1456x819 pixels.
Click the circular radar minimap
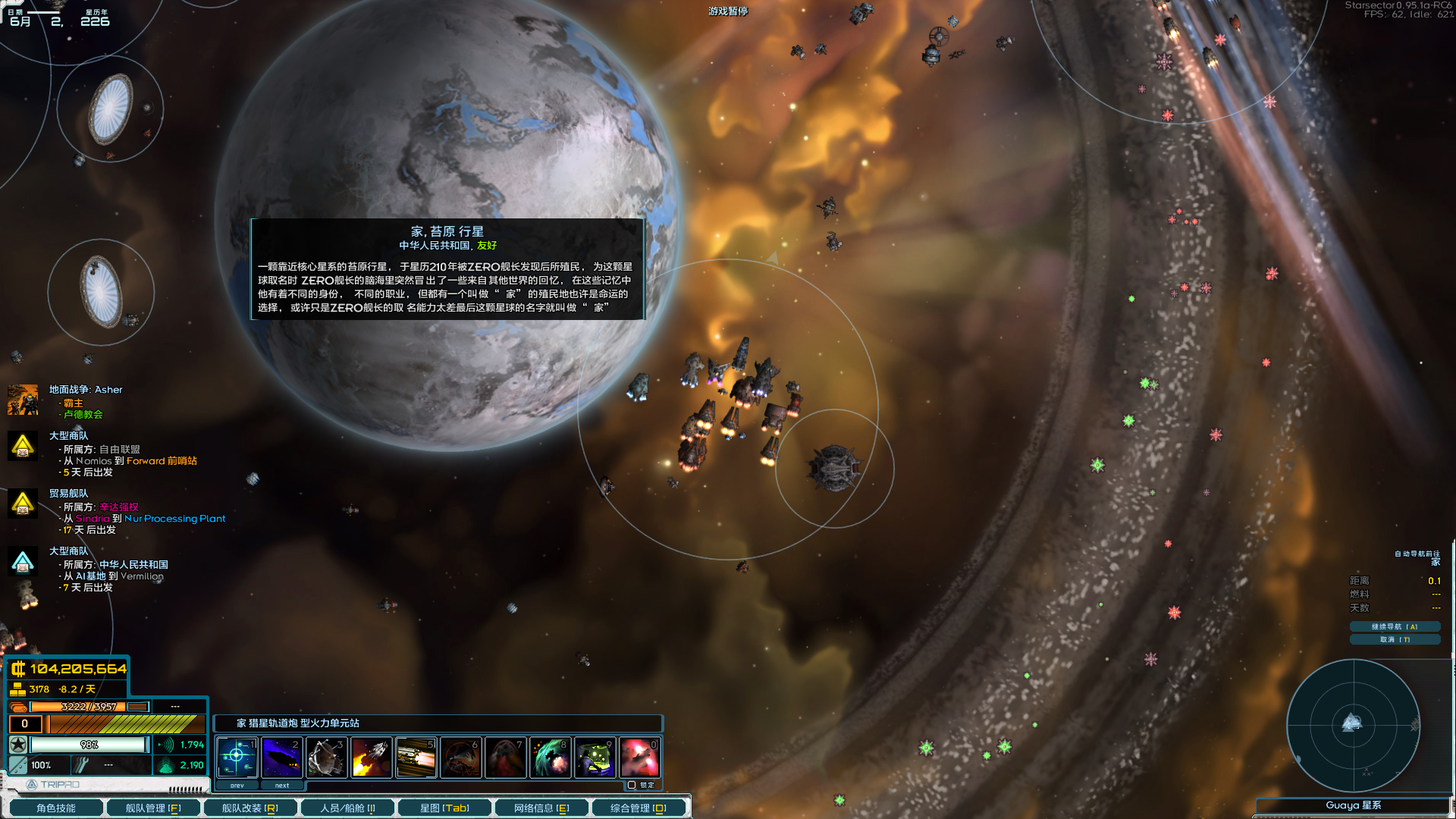(x=1352, y=724)
